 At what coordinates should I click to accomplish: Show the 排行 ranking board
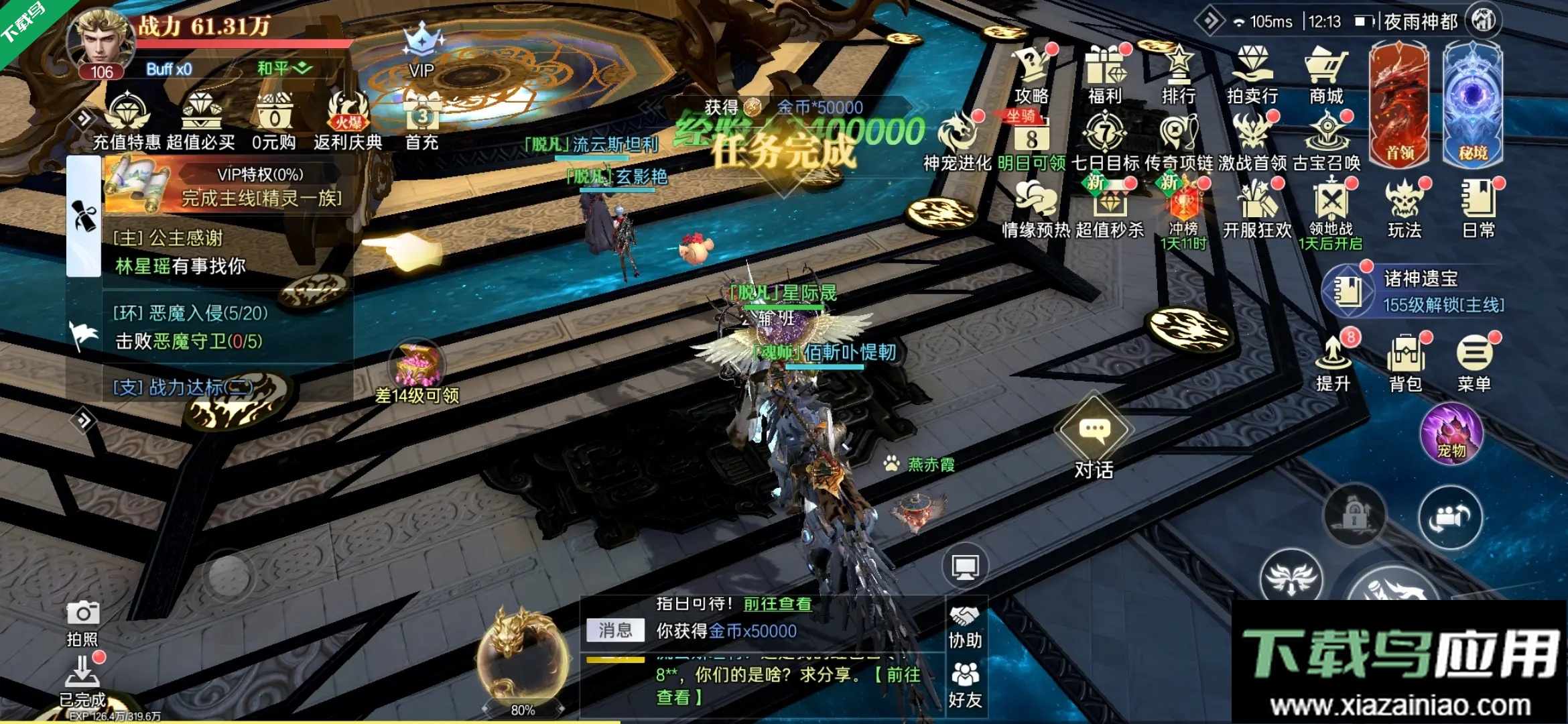[x=1179, y=72]
